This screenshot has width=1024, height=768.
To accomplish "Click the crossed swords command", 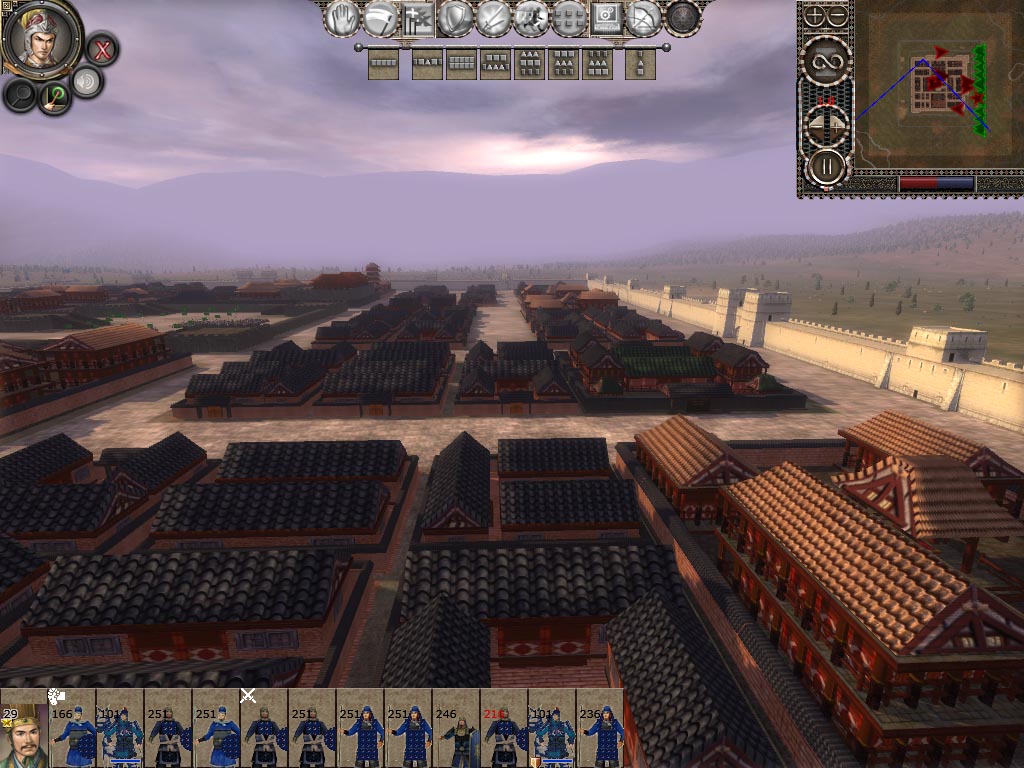I will [x=494, y=18].
